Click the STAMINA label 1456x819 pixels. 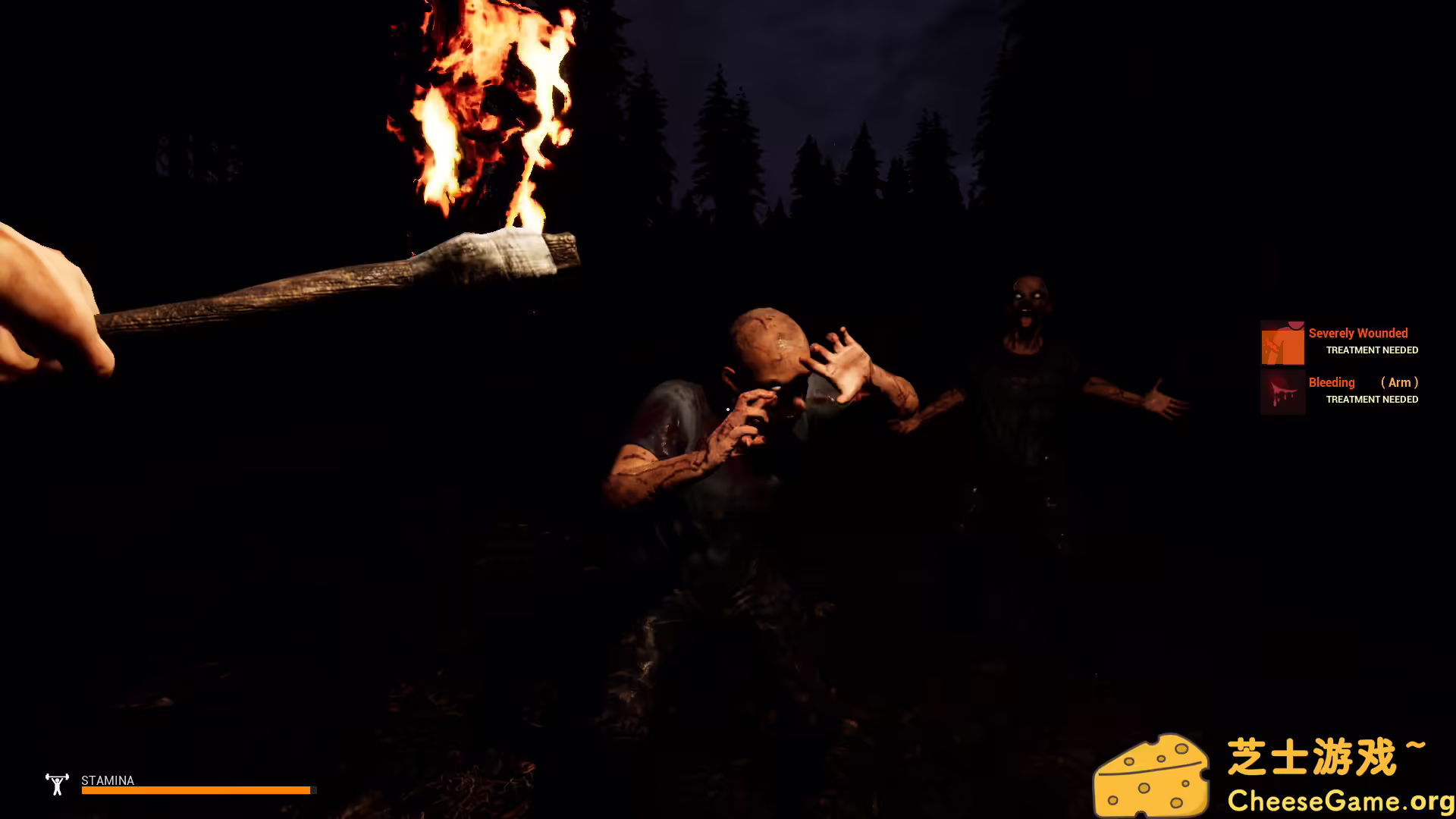pyautogui.click(x=107, y=780)
